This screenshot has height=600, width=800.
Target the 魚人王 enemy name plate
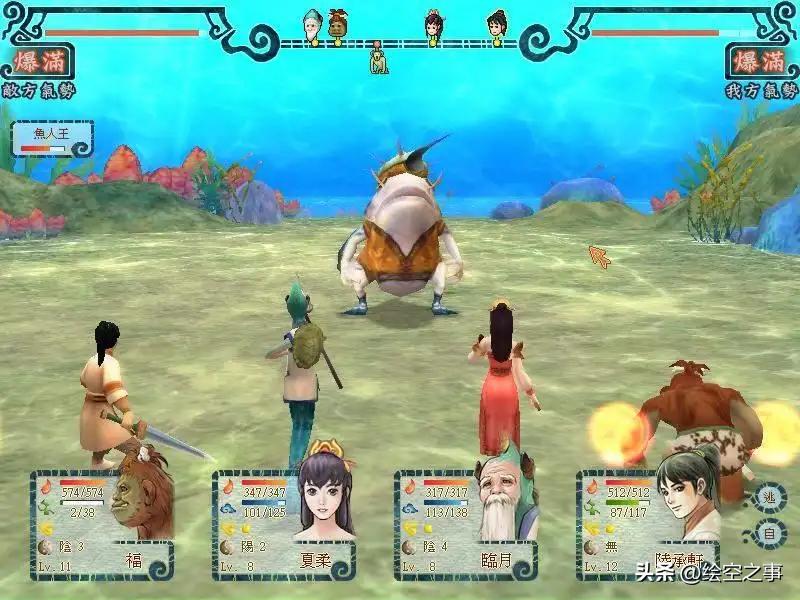[52, 137]
